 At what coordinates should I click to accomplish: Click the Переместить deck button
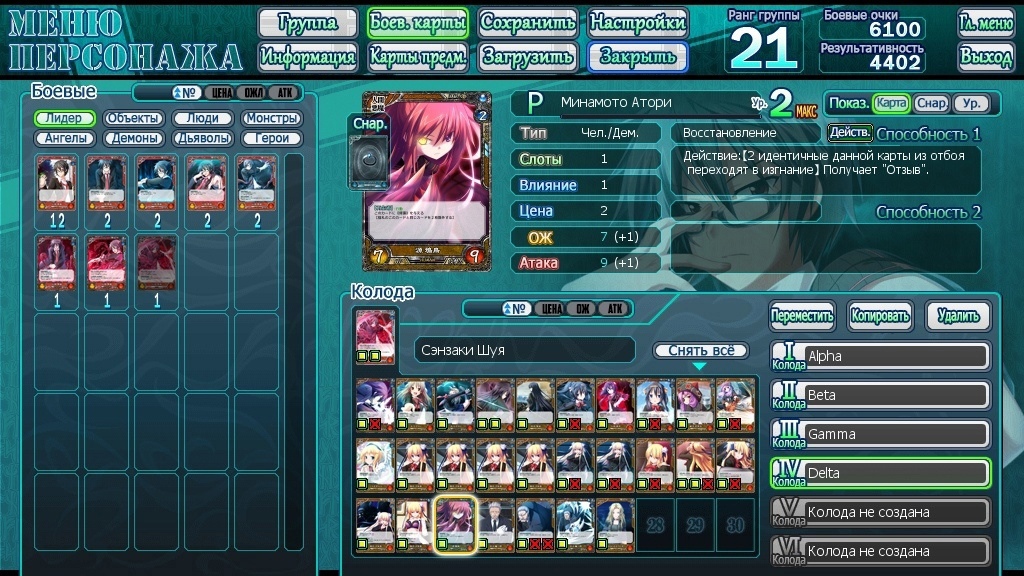point(802,316)
